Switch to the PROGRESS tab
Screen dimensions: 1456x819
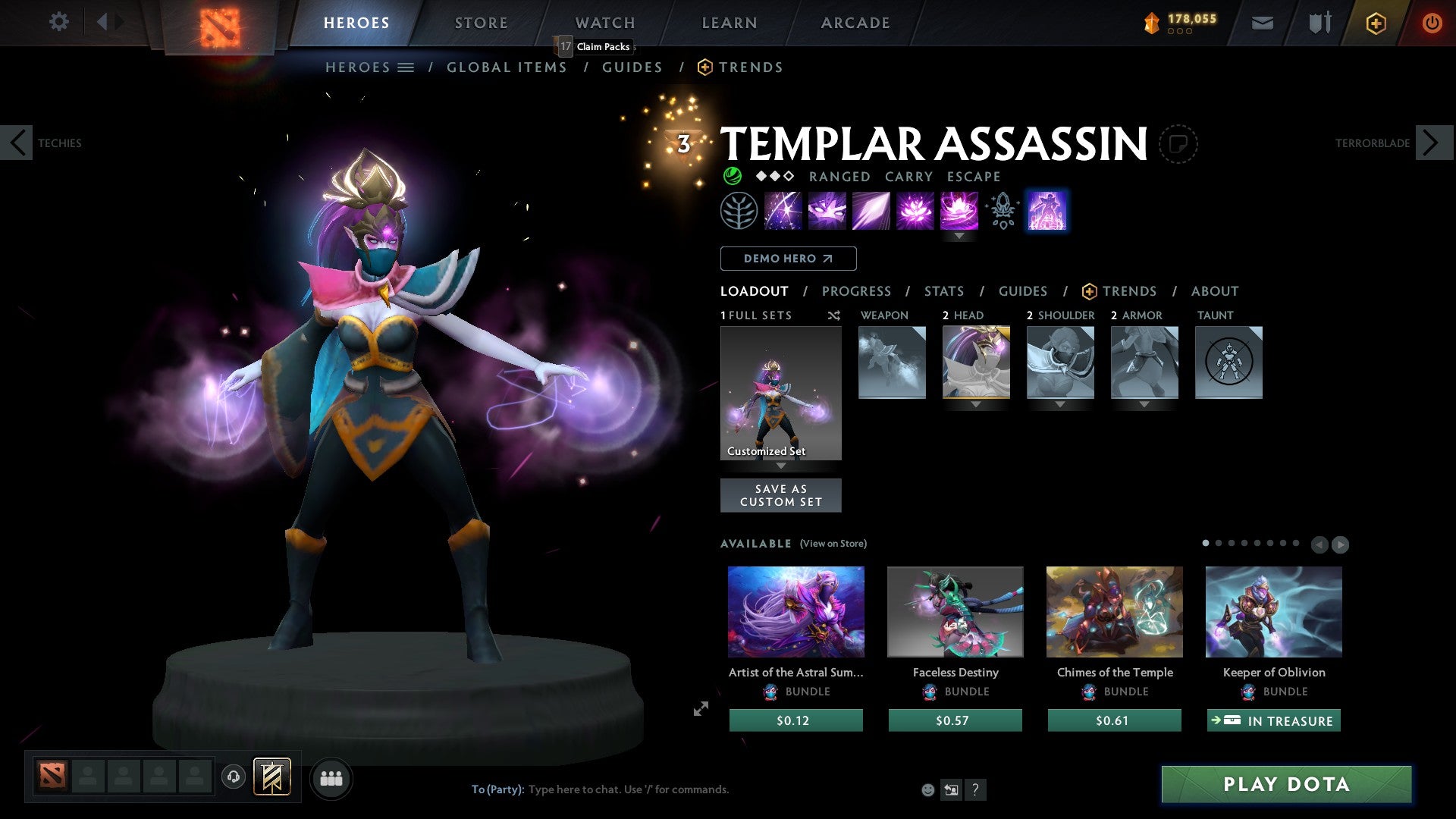click(856, 290)
